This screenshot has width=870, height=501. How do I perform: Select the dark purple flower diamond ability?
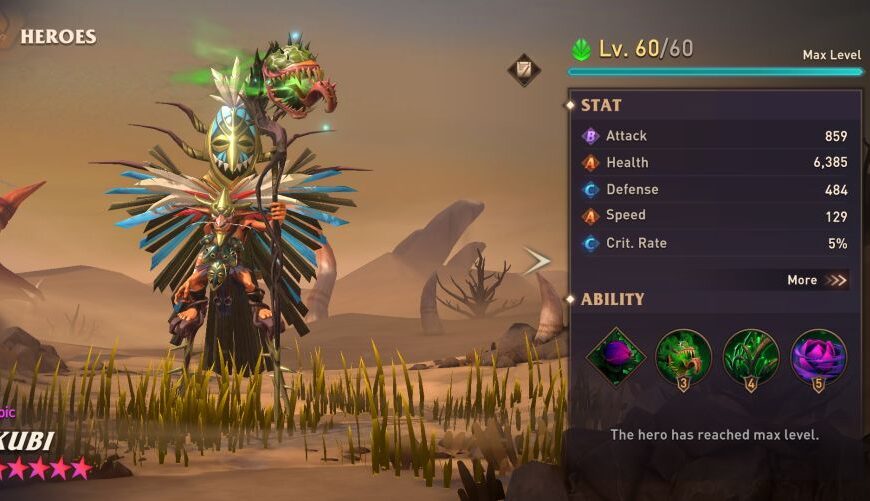tap(615, 357)
